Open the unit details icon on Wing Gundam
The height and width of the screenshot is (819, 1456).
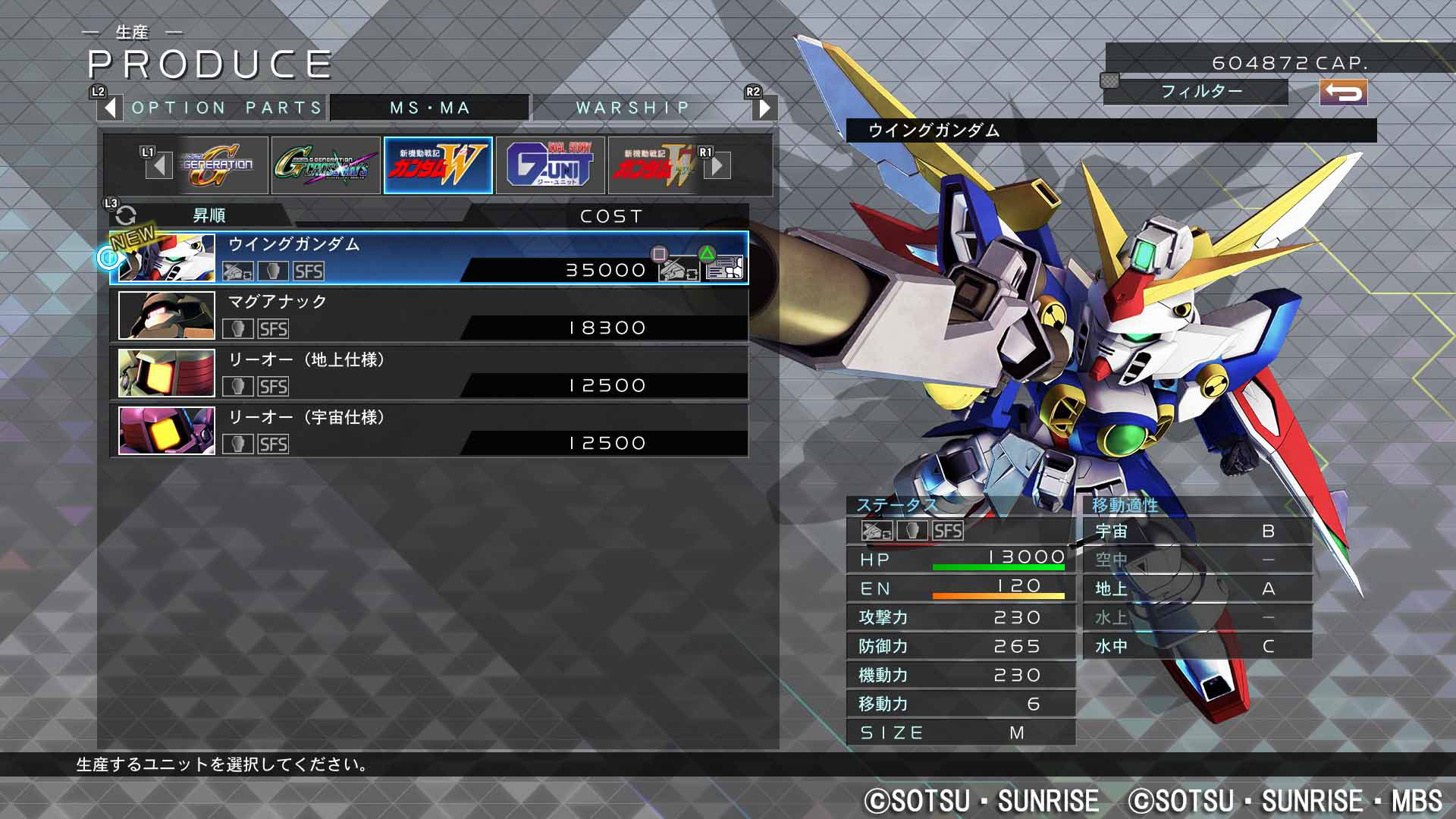coord(723,267)
